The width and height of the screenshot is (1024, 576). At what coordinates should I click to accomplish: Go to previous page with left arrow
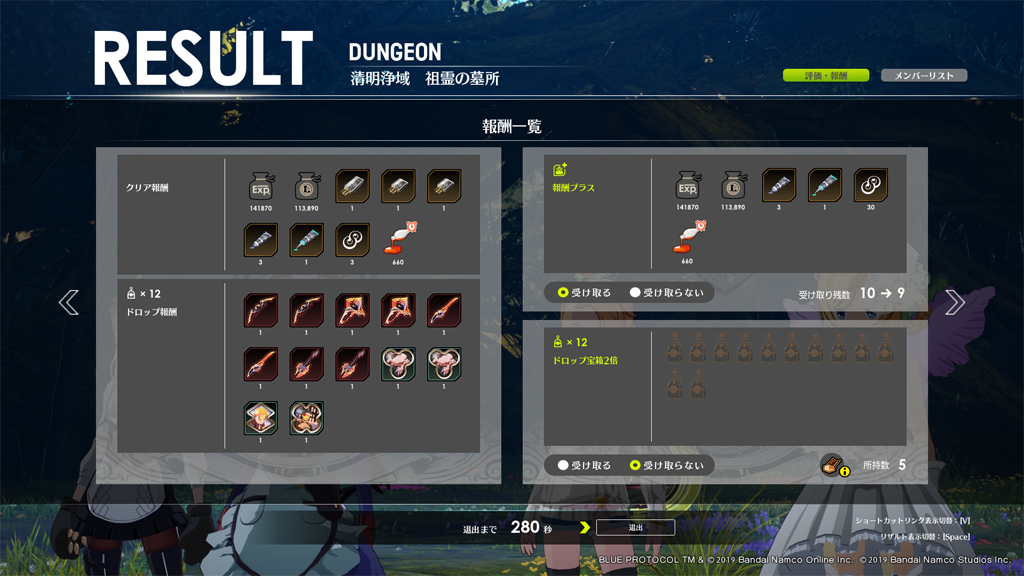tap(68, 302)
